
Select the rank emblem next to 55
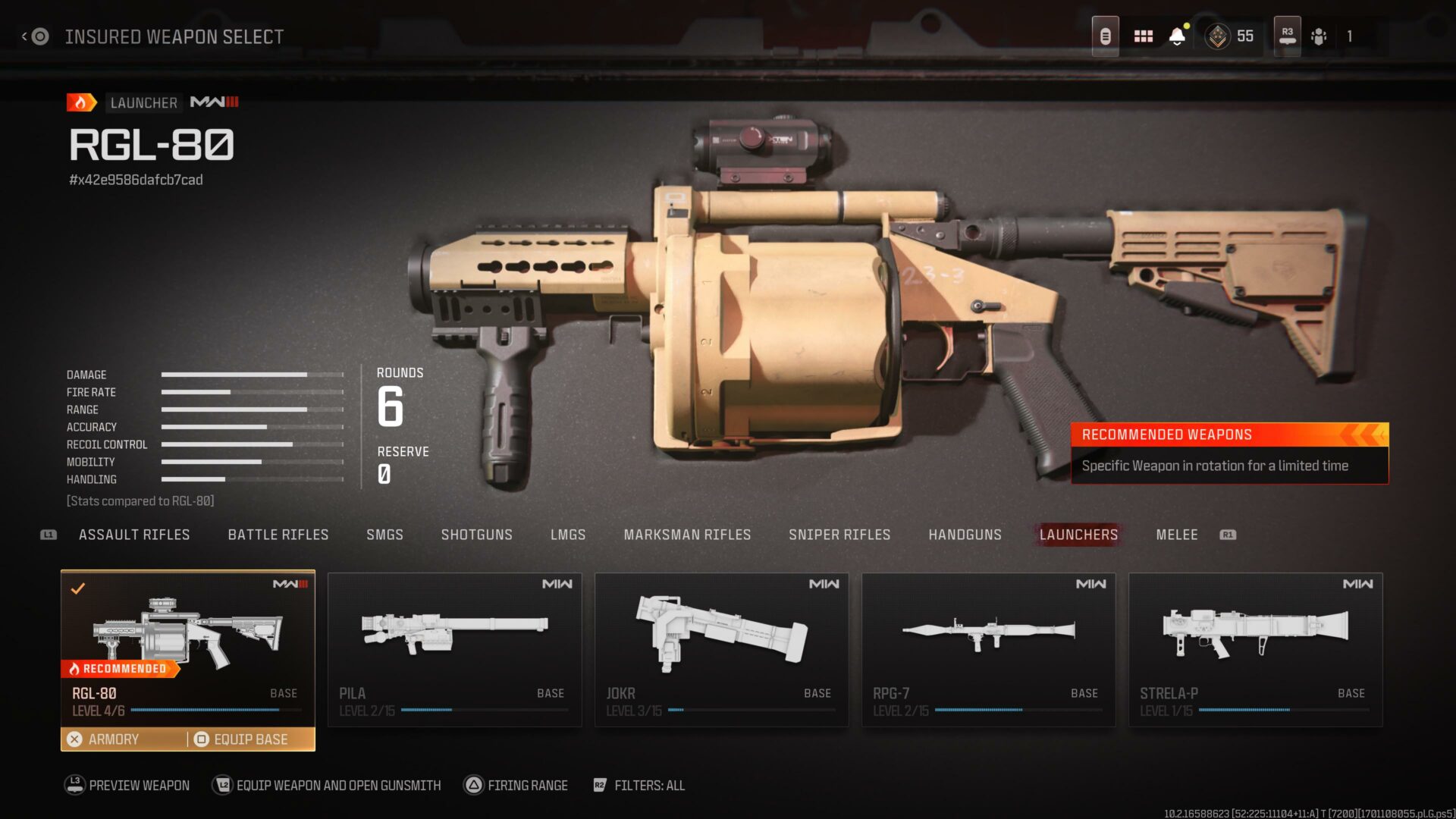[1216, 36]
